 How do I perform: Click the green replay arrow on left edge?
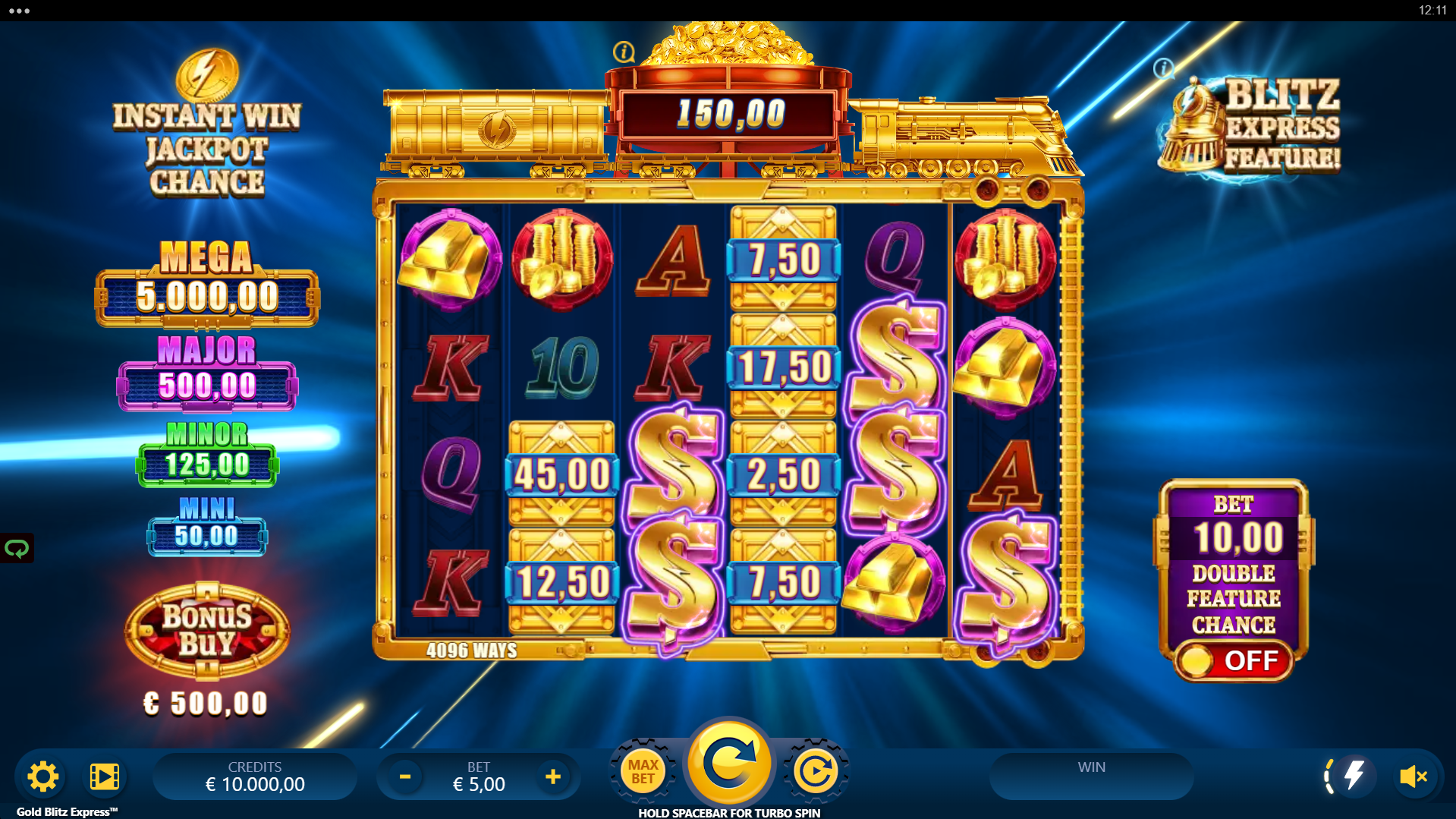tap(17, 547)
